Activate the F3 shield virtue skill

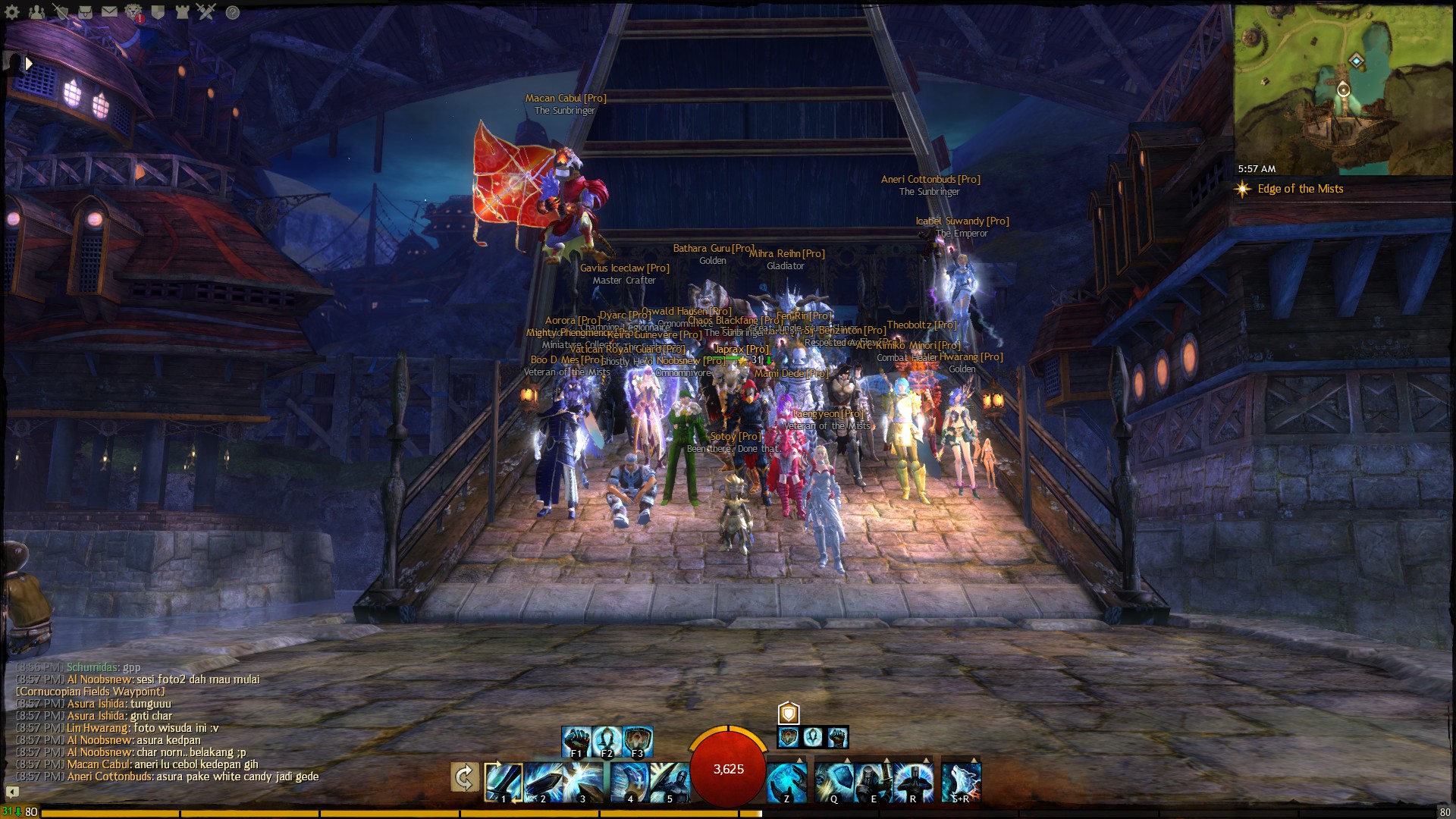point(638,741)
